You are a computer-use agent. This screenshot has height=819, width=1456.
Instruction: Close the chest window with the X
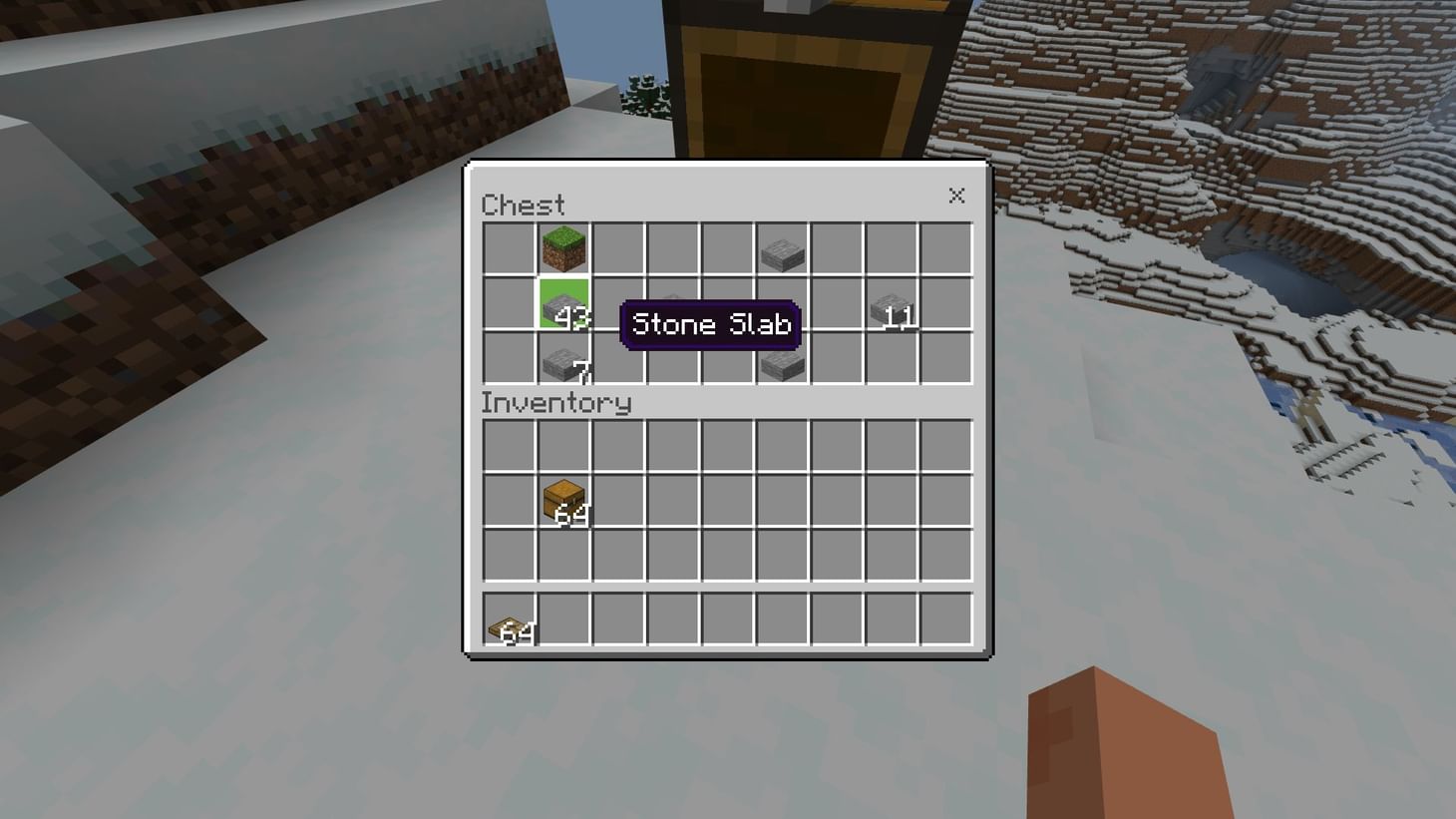[x=956, y=196]
